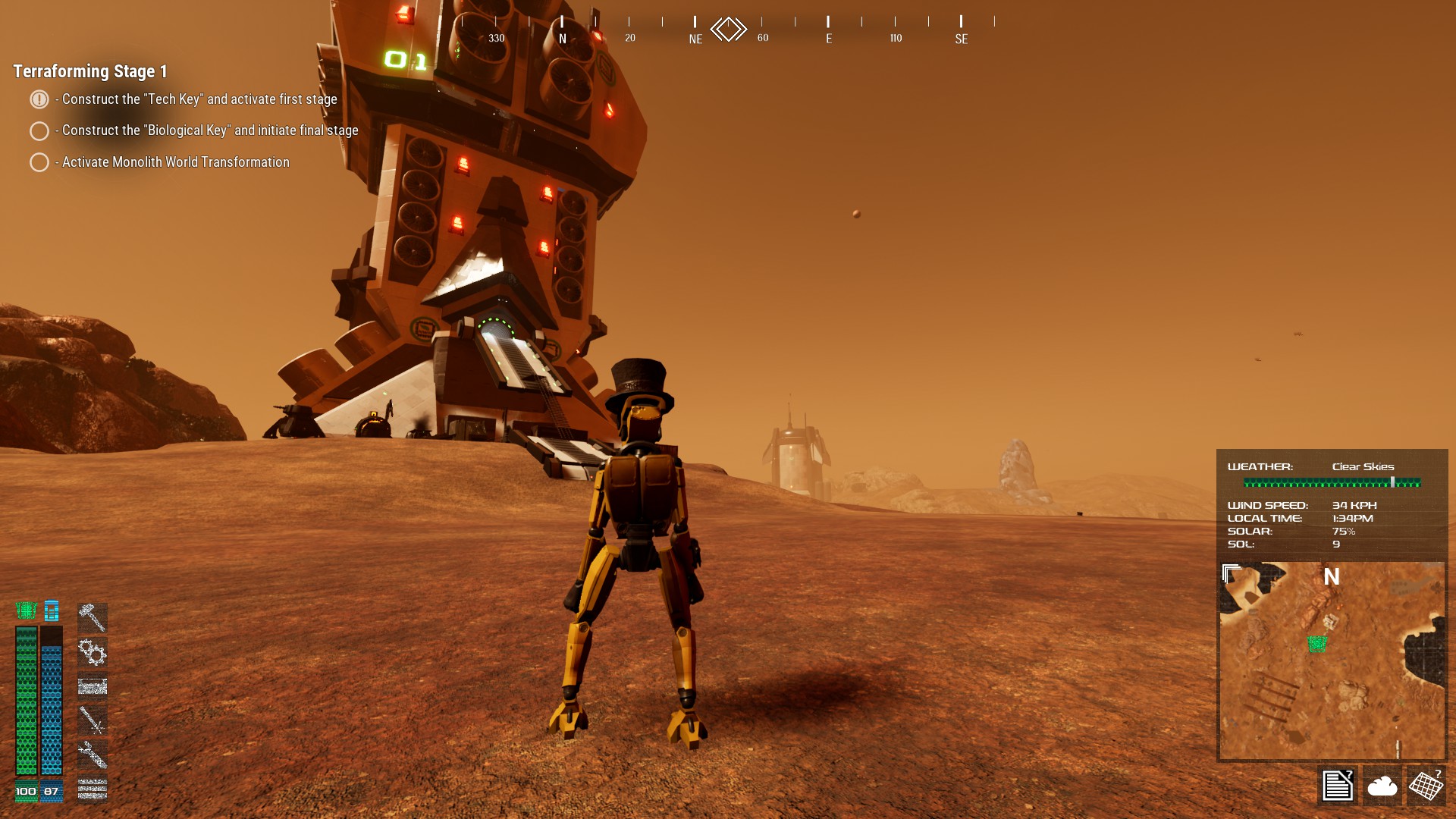
Task: Toggle the weather cloud icon
Action: [1382, 786]
